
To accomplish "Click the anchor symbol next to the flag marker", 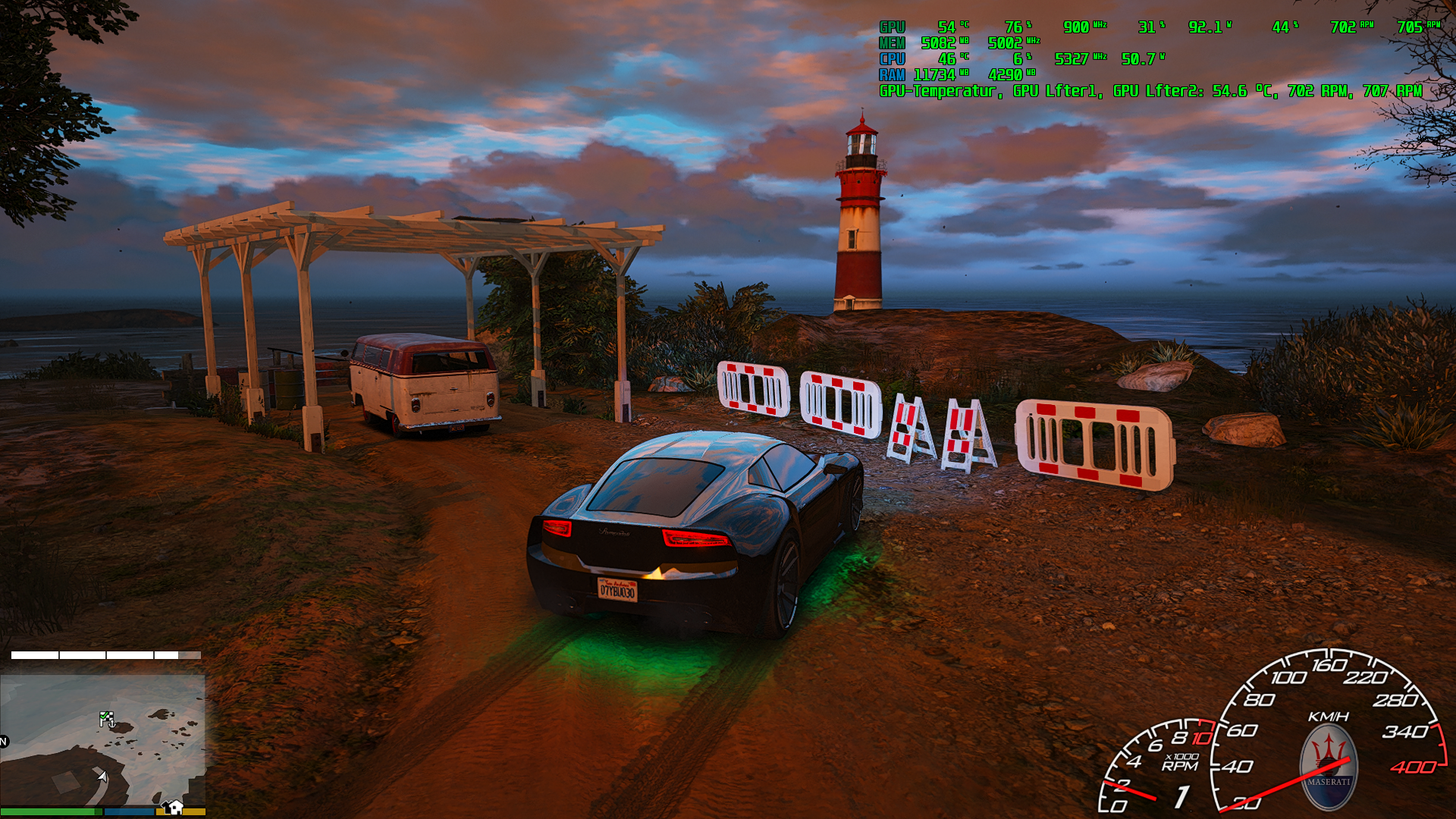I will click(x=112, y=724).
